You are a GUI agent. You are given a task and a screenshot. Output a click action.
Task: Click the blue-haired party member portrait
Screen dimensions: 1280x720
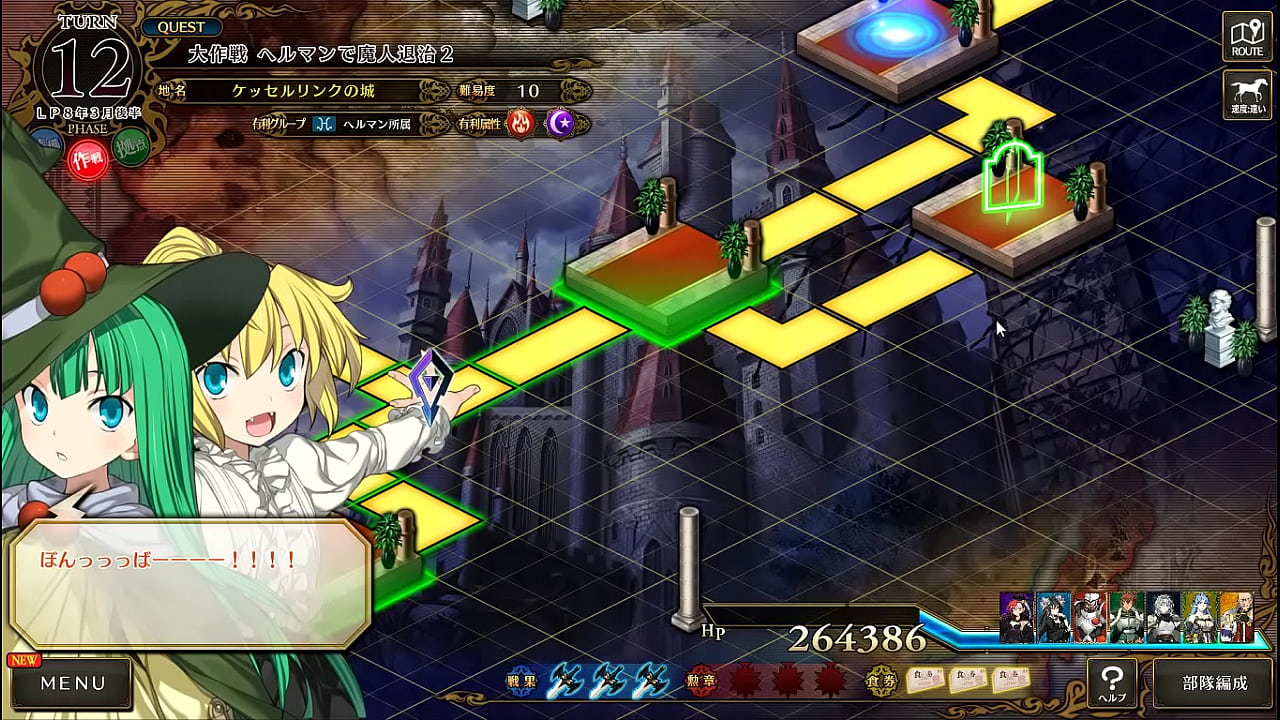click(x=1199, y=617)
